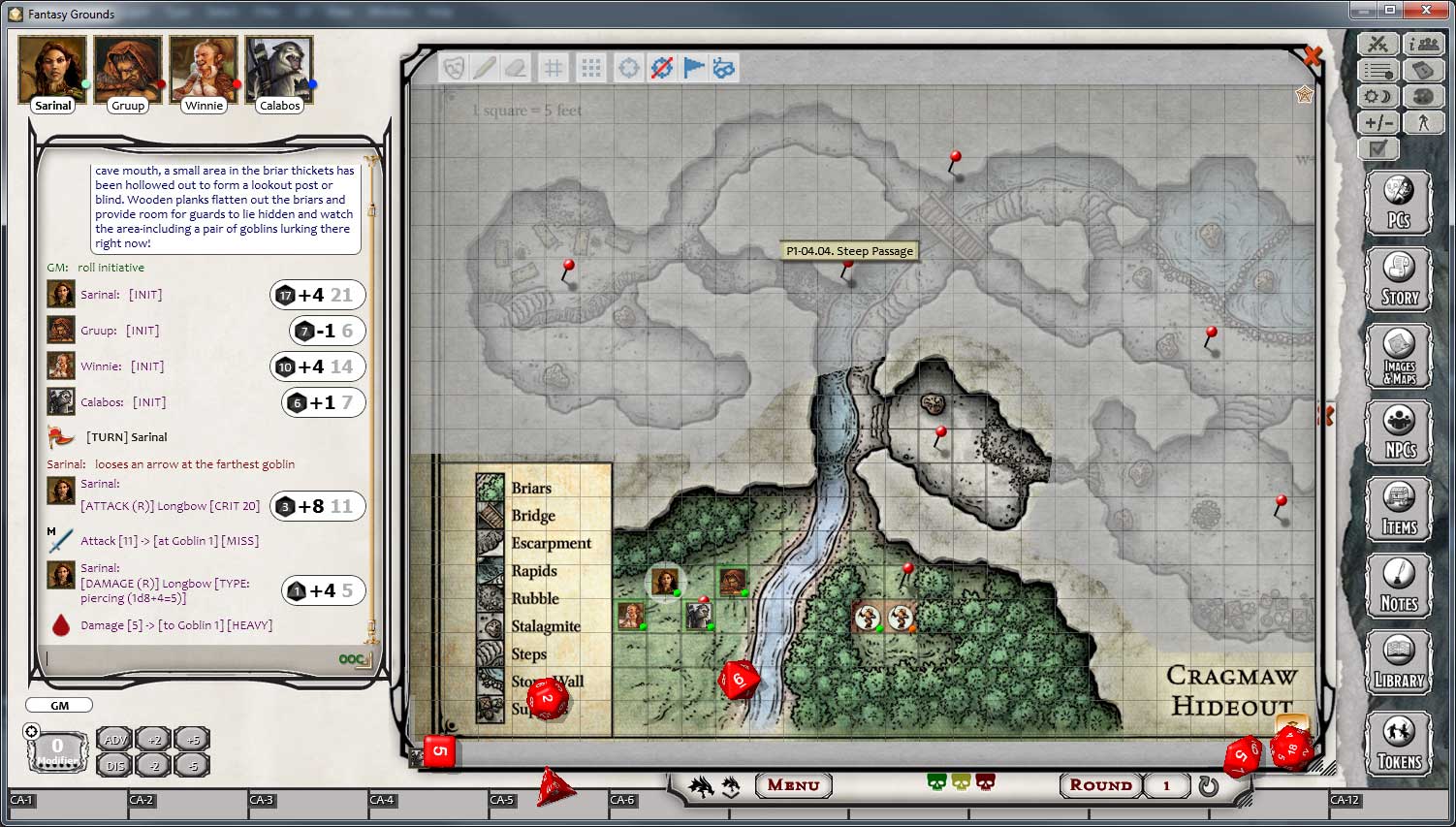
Task: Open the Party Sheet icon in top-right
Action: click(1423, 44)
